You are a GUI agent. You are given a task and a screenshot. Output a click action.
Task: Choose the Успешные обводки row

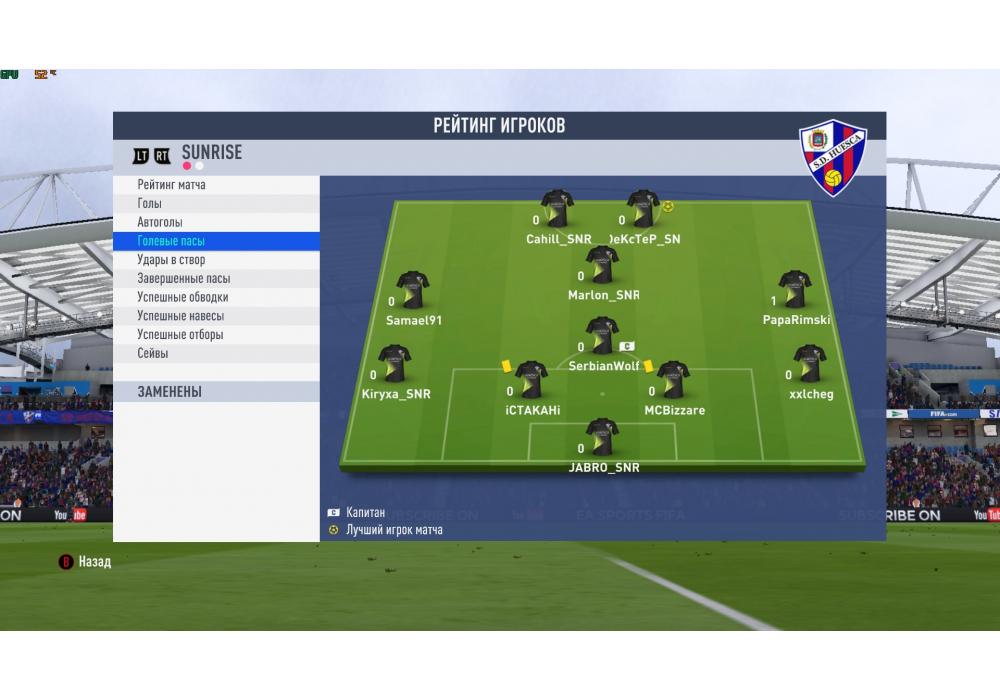[216, 297]
